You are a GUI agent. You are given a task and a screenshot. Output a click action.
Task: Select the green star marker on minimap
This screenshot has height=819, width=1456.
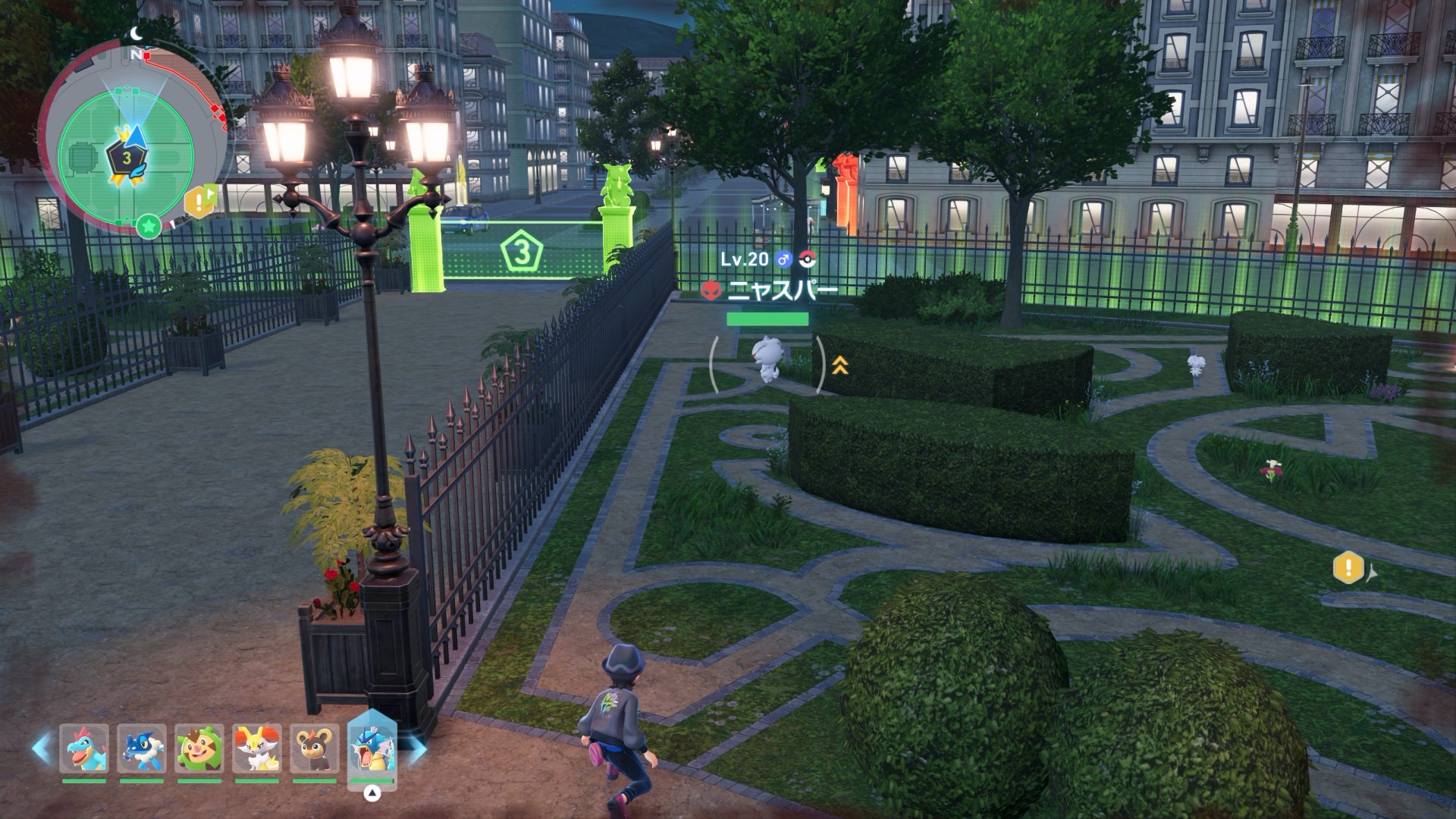coord(149,225)
